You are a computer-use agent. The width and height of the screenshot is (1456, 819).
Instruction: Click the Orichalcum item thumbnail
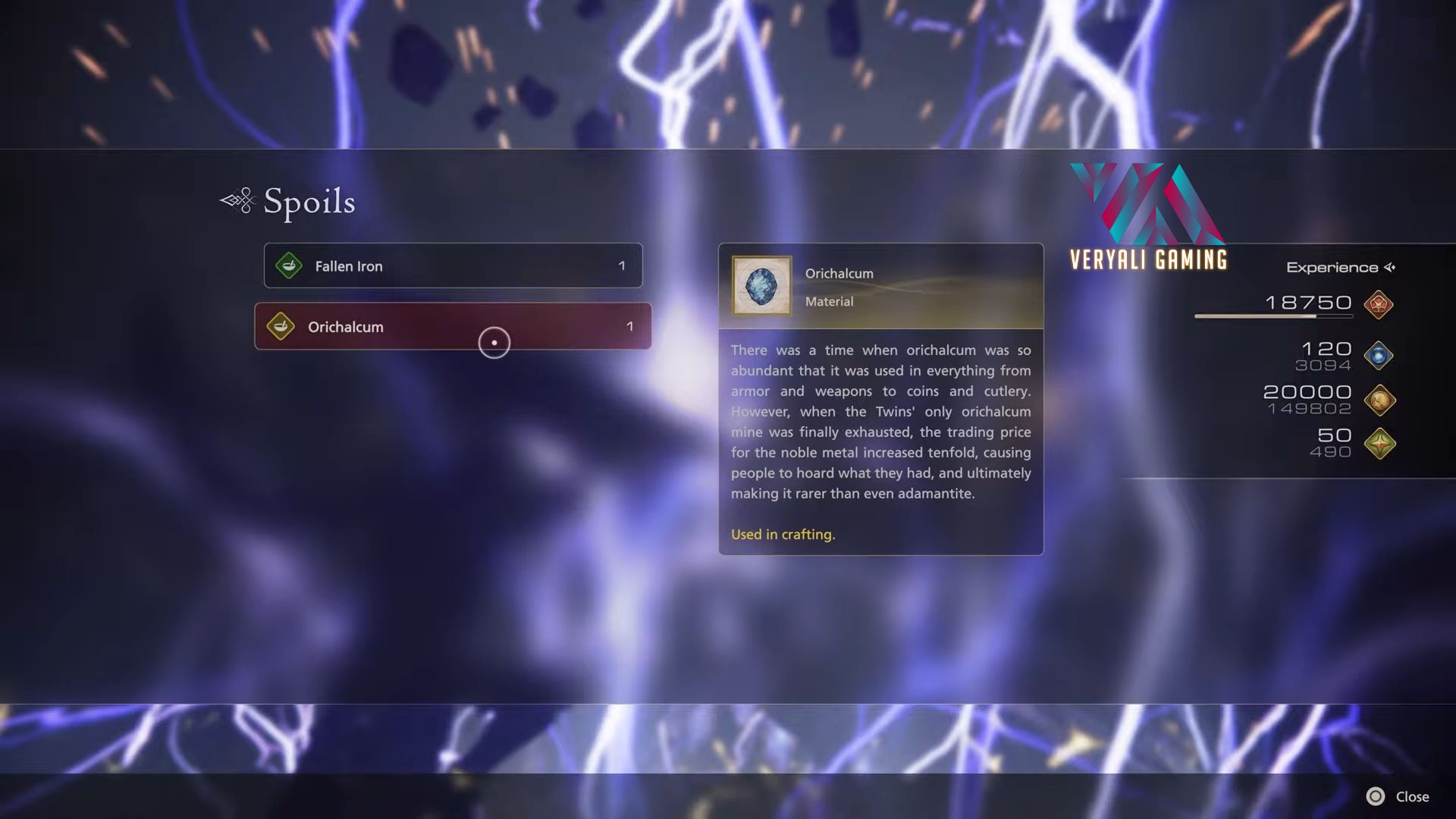(761, 286)
